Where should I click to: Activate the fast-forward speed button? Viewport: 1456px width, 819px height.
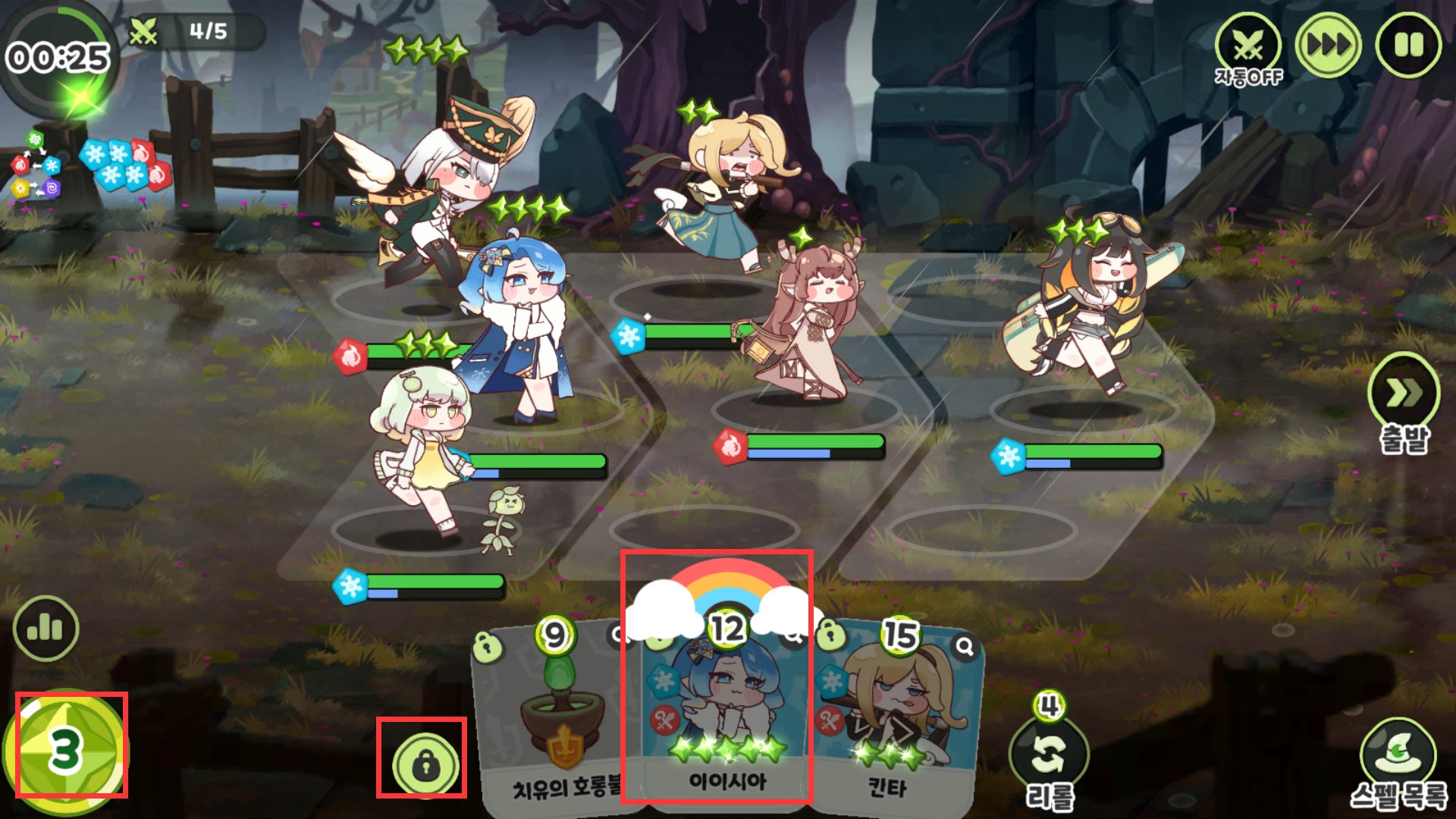pyautogui.click(x=1328, y=45)
